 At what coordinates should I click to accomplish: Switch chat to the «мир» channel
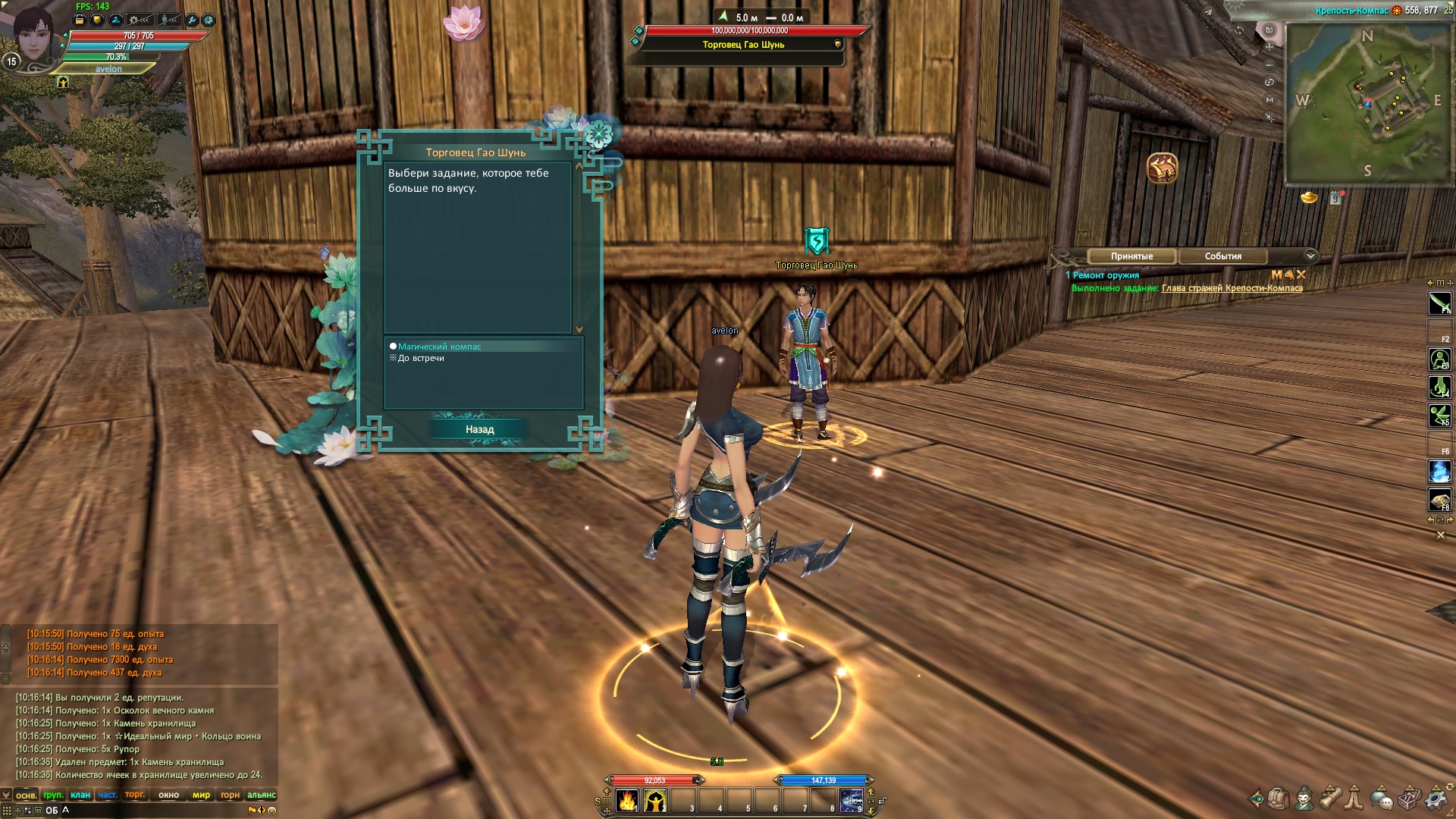coord(201,795)
